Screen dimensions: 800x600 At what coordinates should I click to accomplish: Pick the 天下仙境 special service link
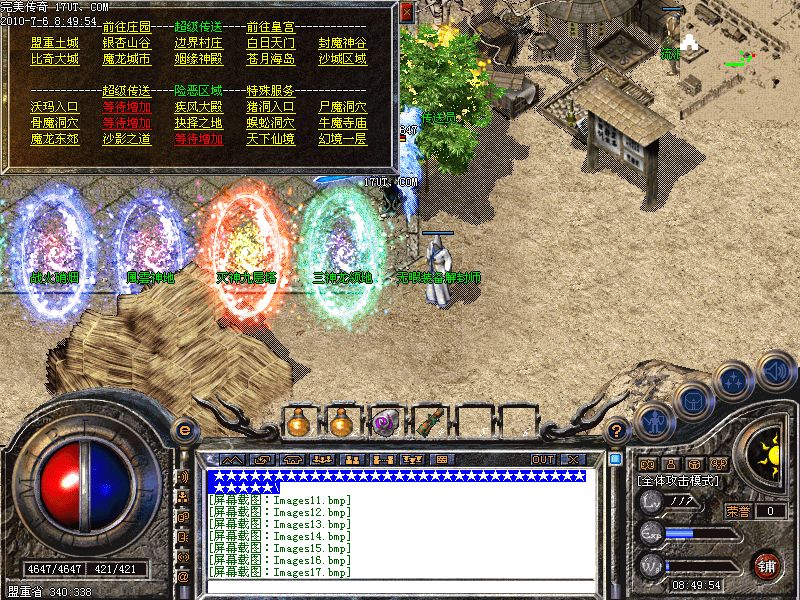pos(270,139)
